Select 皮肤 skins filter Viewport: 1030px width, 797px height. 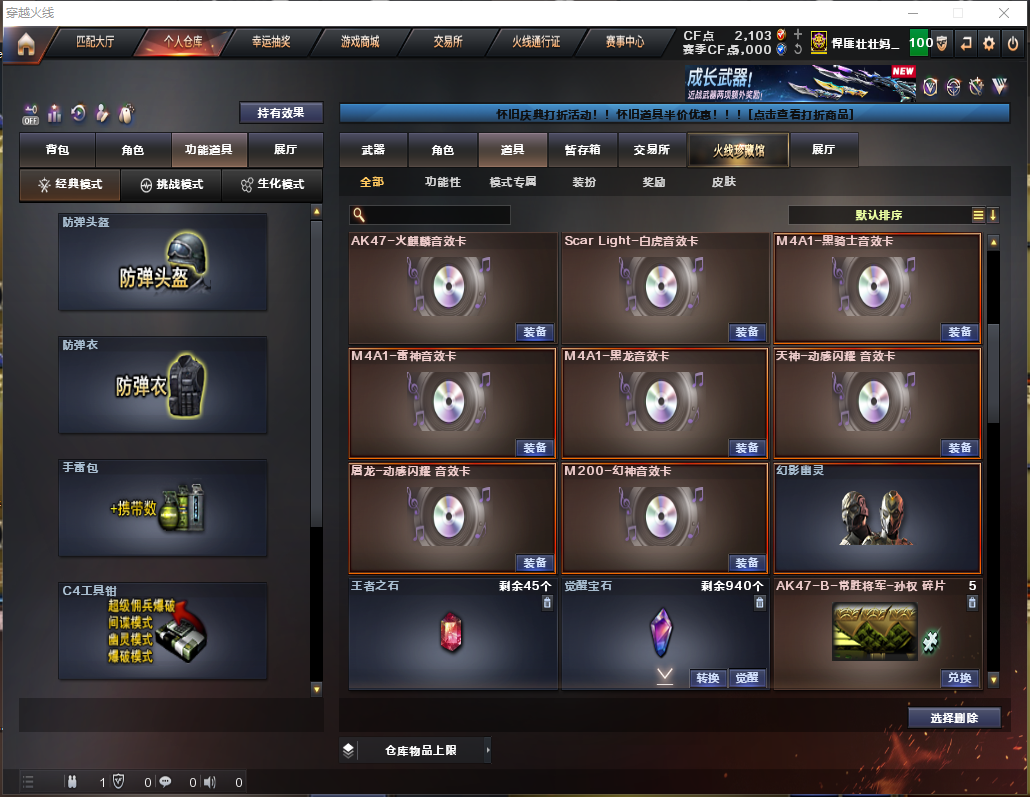coord(723,182)
